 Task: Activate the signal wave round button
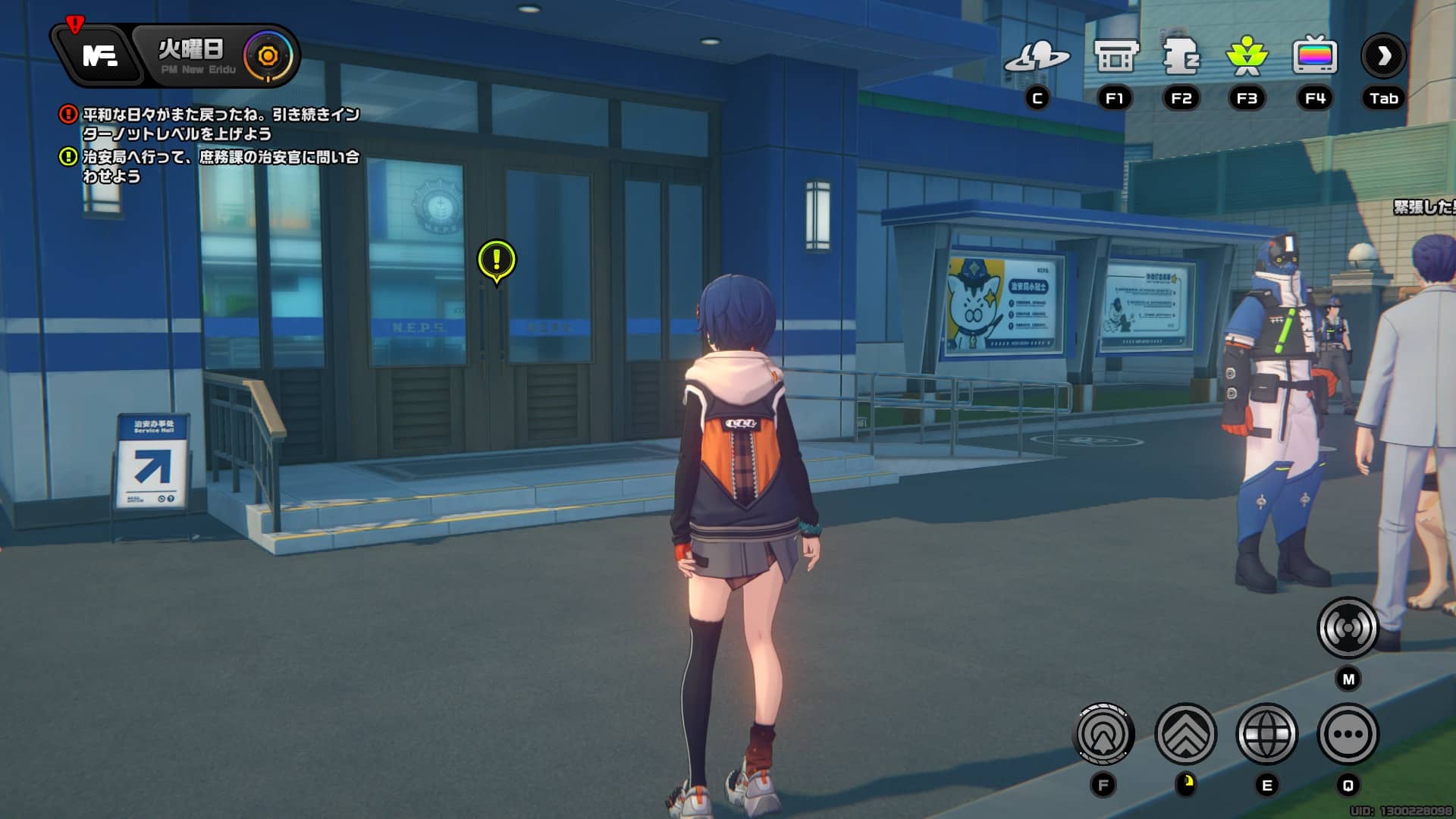1348,628
